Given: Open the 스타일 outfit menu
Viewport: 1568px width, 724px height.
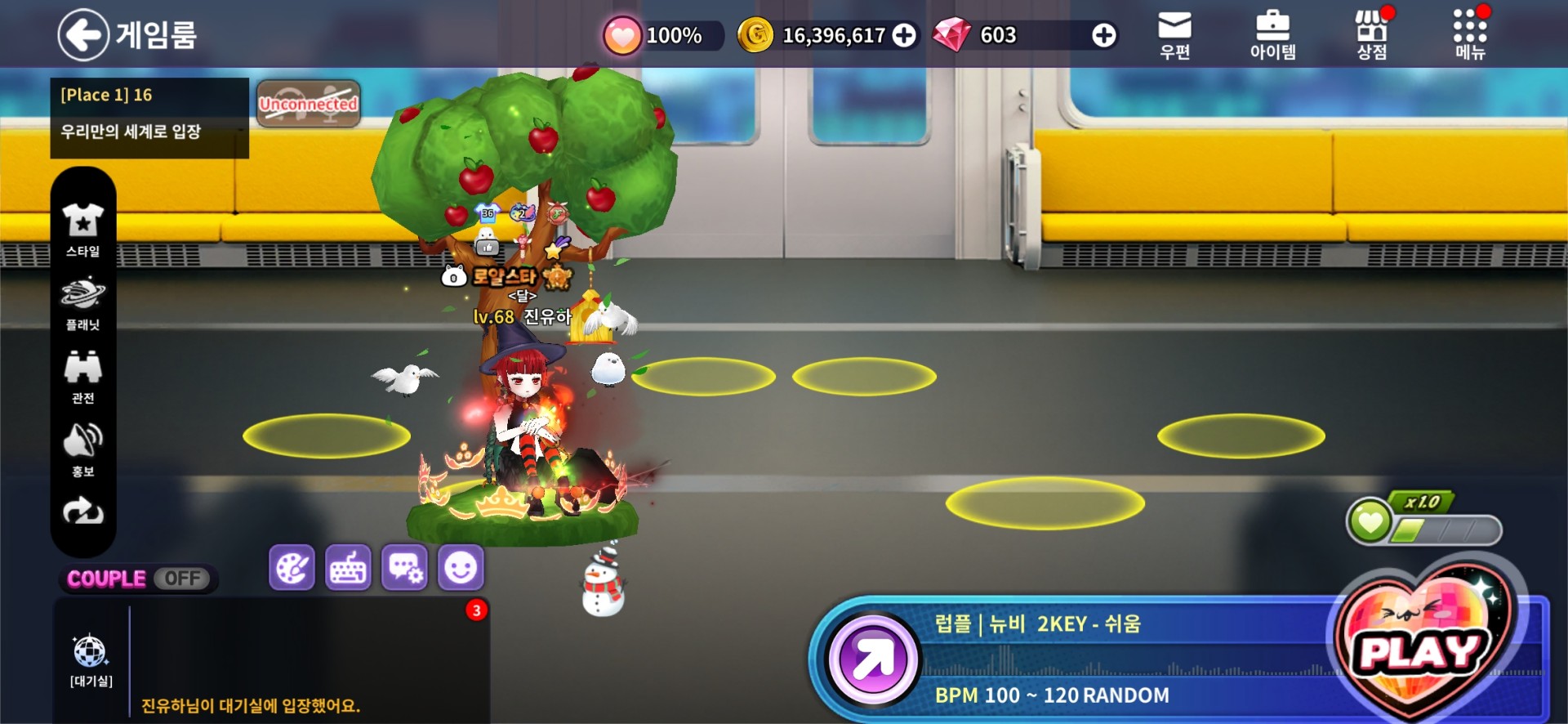Looking at the screenshot, I should (x=83, y=230).
